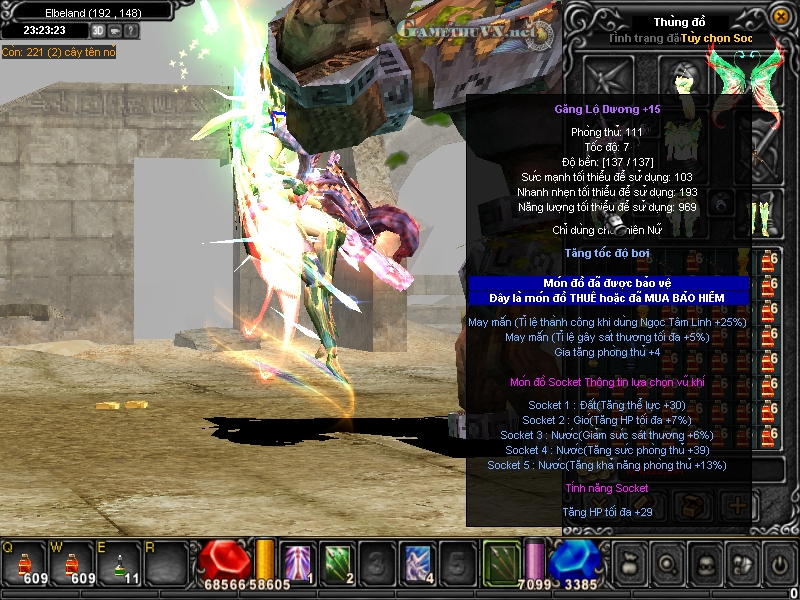Close the Thùng đồ inventory window
The width and height of the screenshot is (800, 600).
[780, 16]
